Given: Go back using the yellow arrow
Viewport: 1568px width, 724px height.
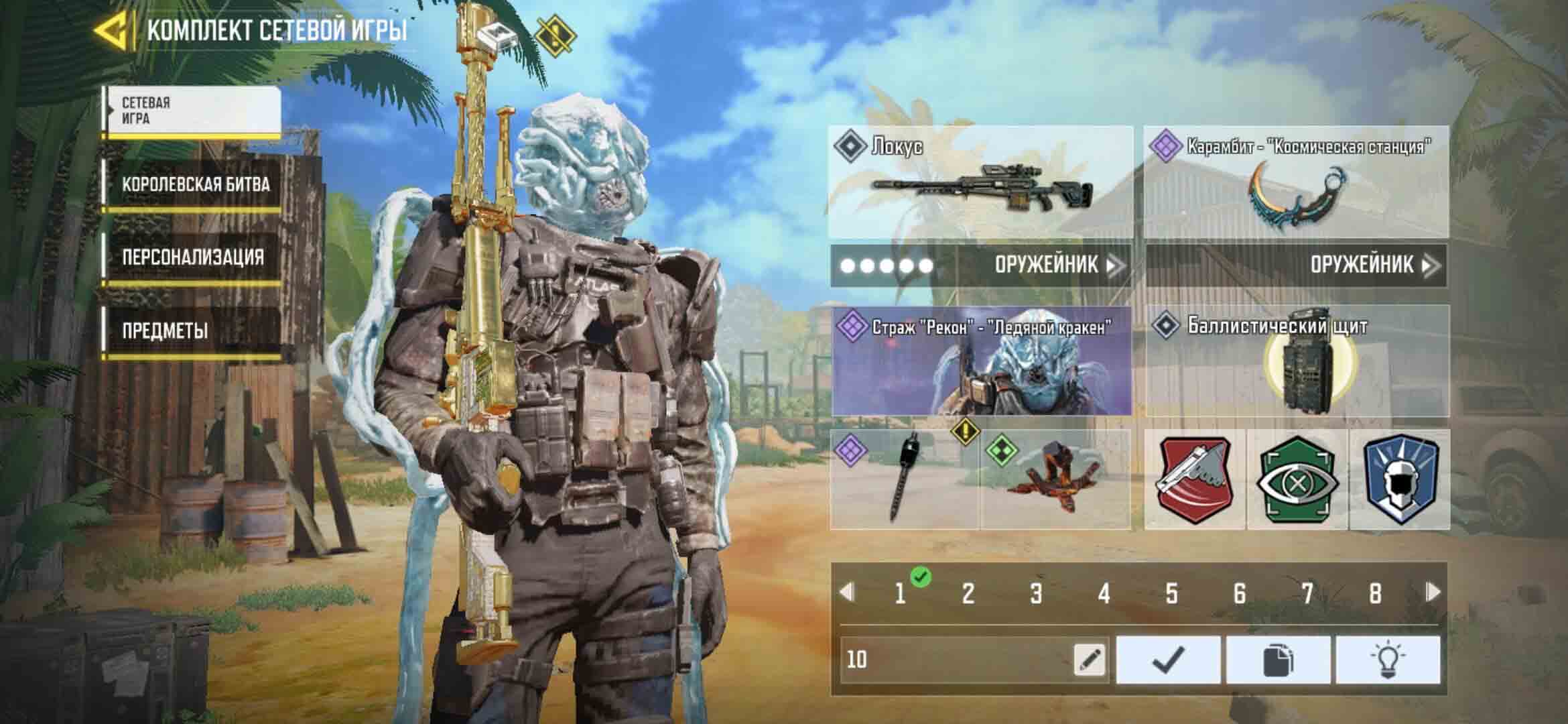Looking at the screenshot, I should pos(111,32).
